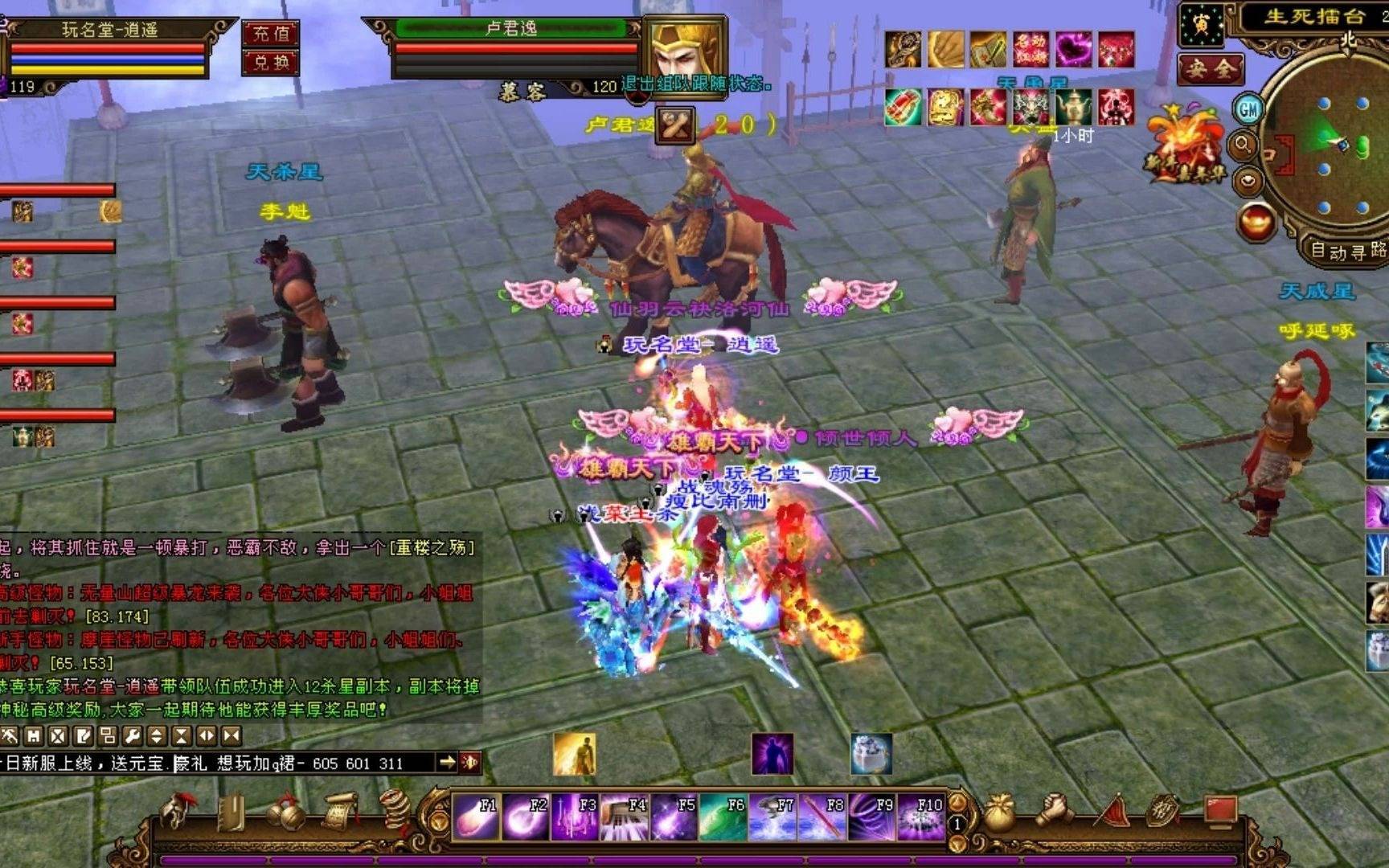Click the magnifying glass map search button
The width and height of the screenshot is (1389, 868).
1244,145
